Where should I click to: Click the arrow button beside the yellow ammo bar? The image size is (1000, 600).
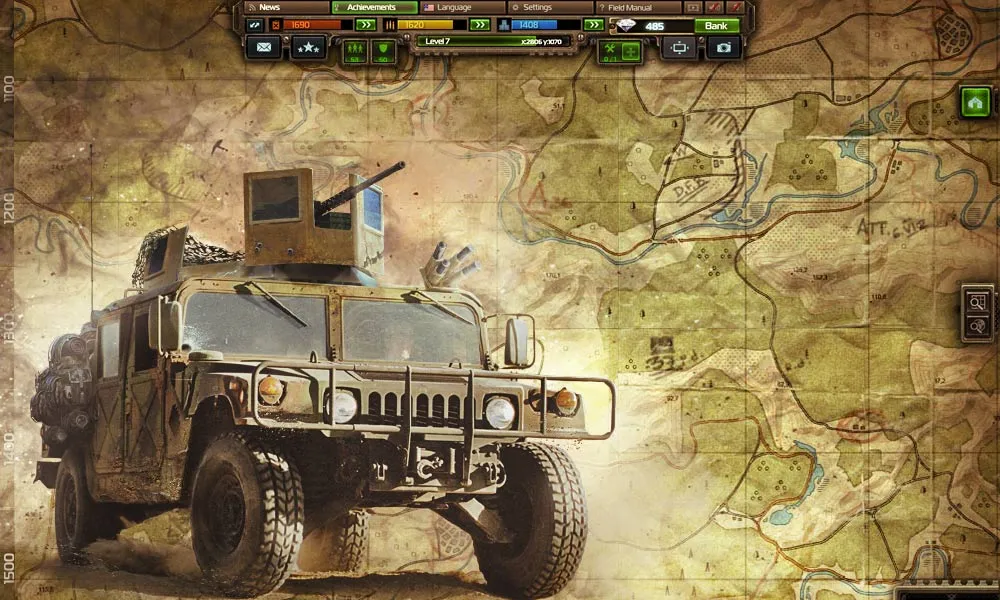[x=480, y=25]
